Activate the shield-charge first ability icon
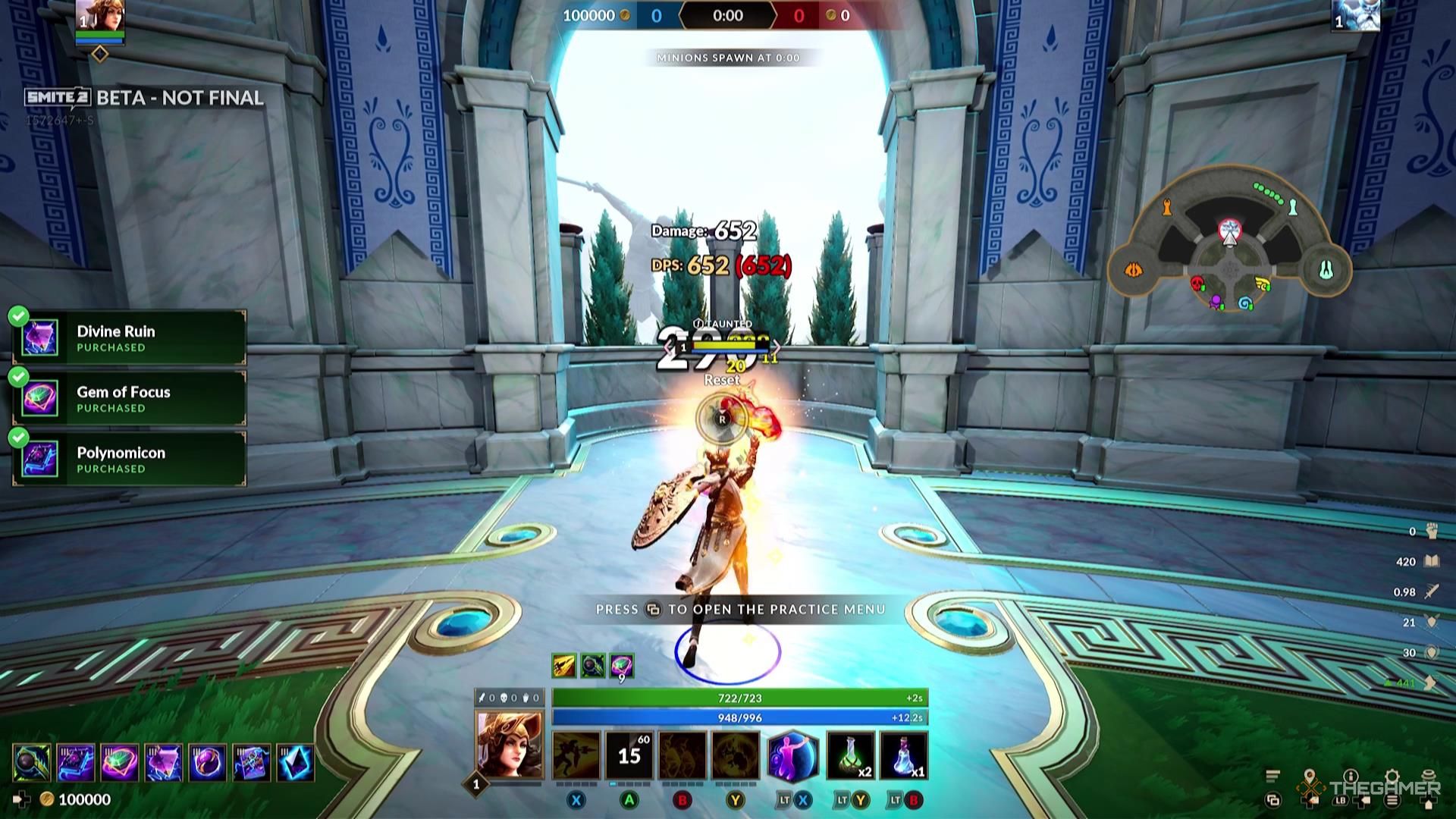 click(576, 755)
